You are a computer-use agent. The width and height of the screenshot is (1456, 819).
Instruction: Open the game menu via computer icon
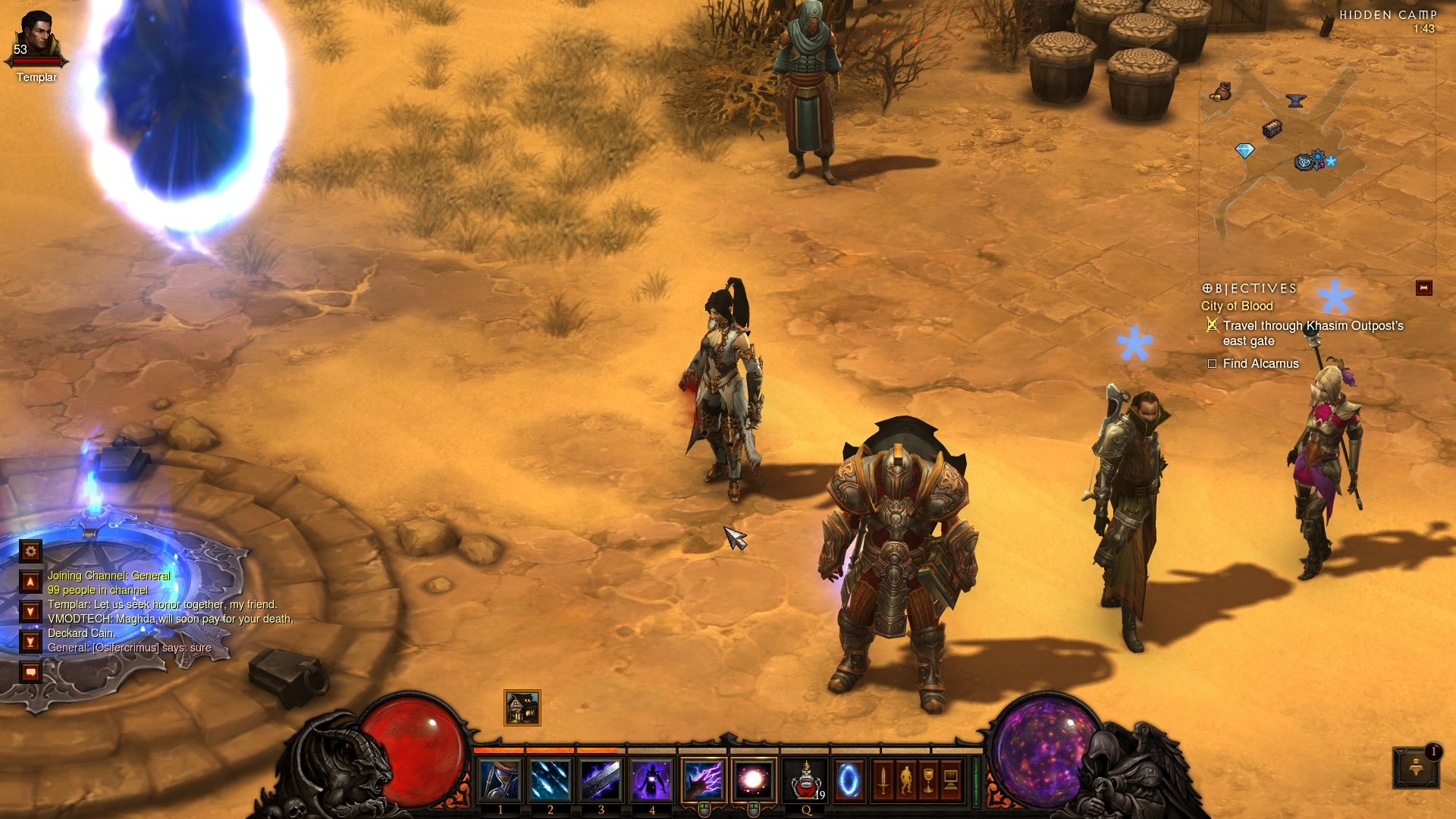click(x=951, y=780)
